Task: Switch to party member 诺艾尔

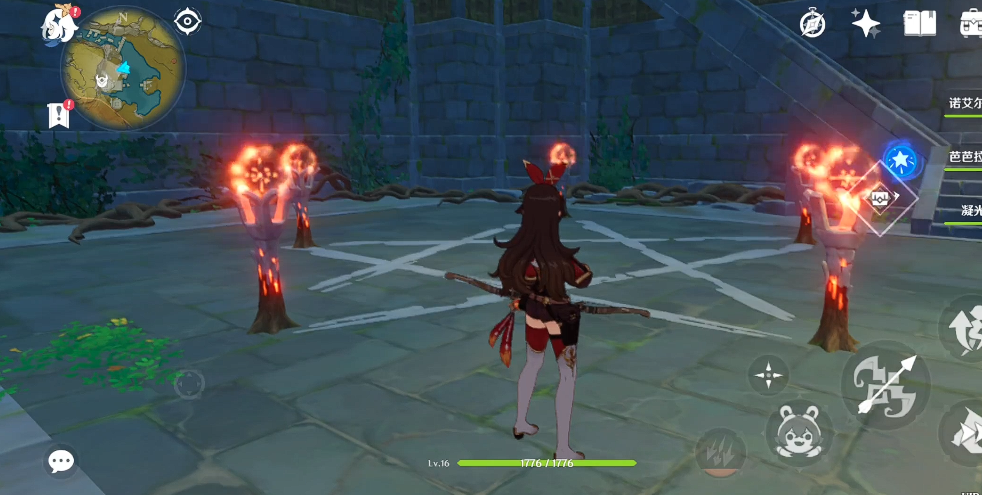Action: (965, 103)
